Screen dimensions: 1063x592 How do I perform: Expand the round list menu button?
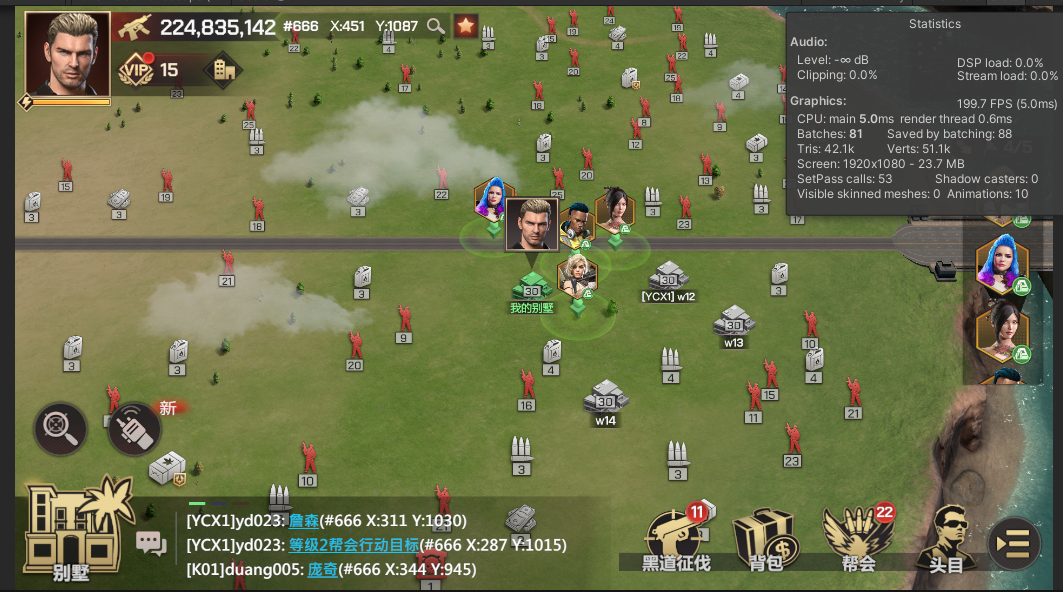(1013, 545)
